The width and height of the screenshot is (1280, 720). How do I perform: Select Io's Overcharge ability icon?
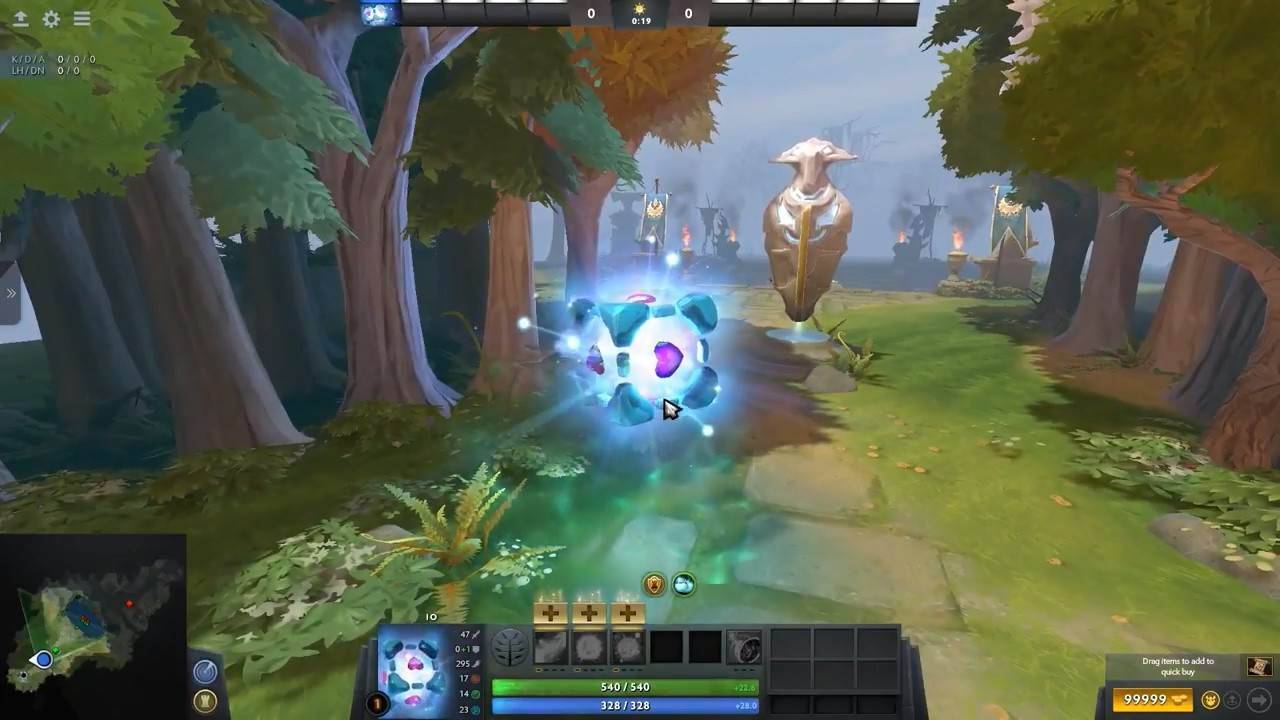coord(627,645)
